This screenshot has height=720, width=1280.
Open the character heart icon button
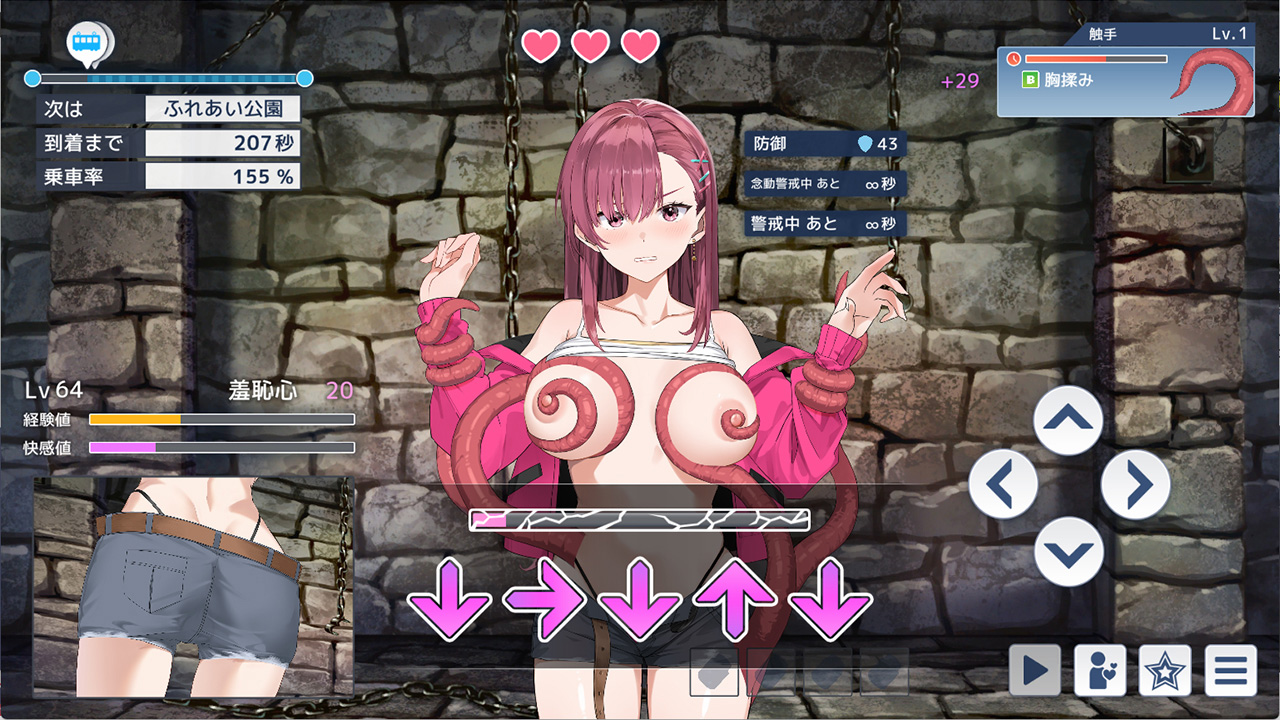(x=1100, y=670)
